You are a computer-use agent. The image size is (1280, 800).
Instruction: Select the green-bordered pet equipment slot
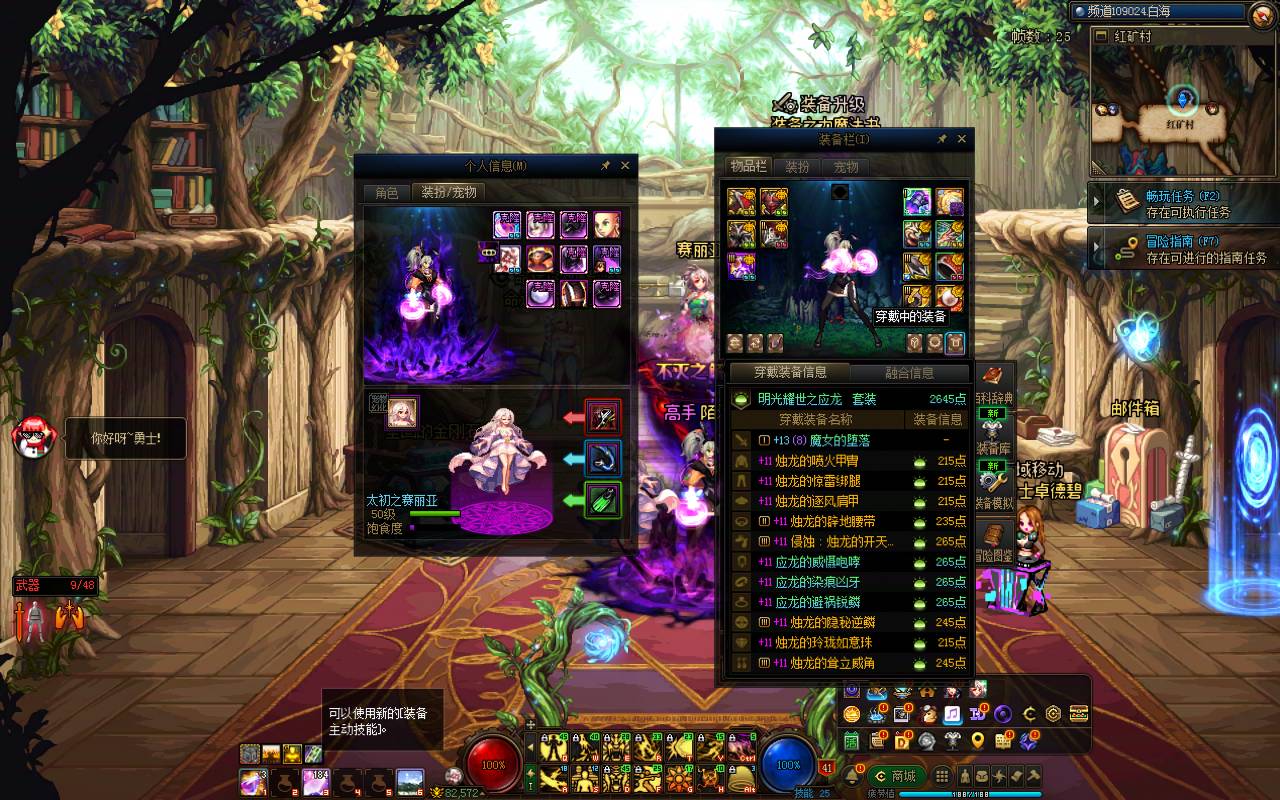pyautogui.click(x=603, y=500)
